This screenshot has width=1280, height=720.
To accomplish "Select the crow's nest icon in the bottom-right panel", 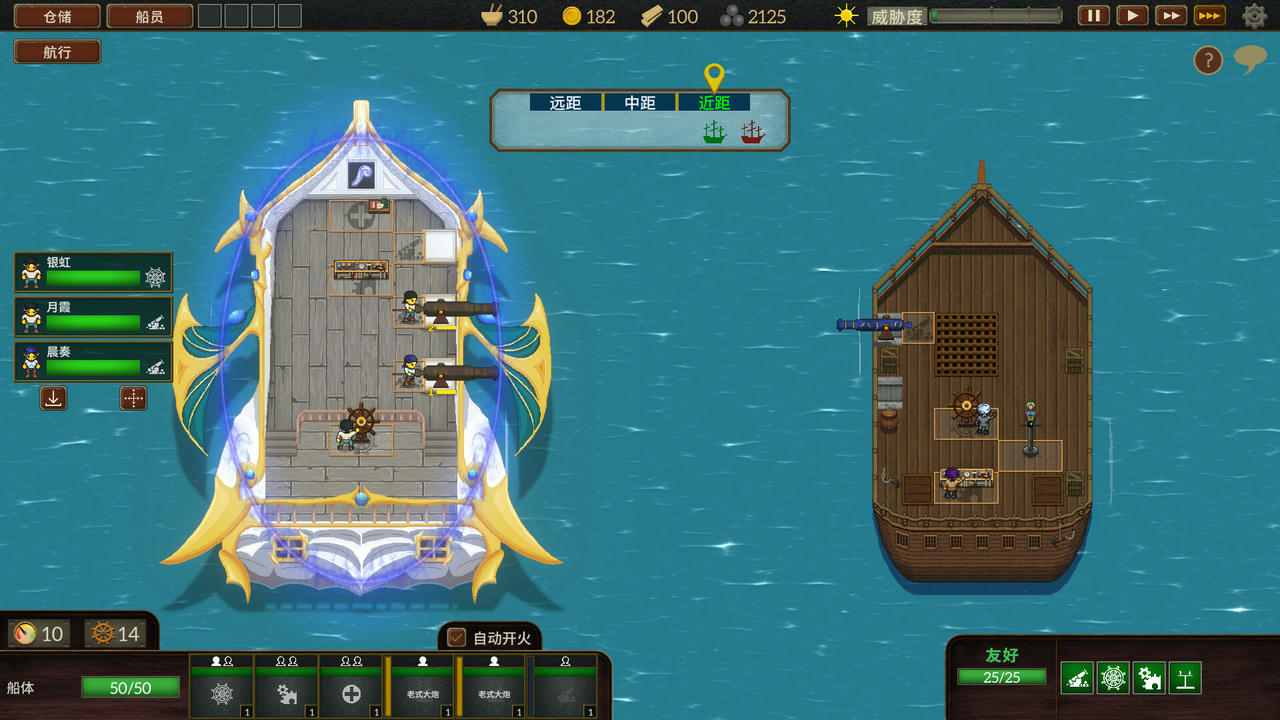I will [1185, 677].
